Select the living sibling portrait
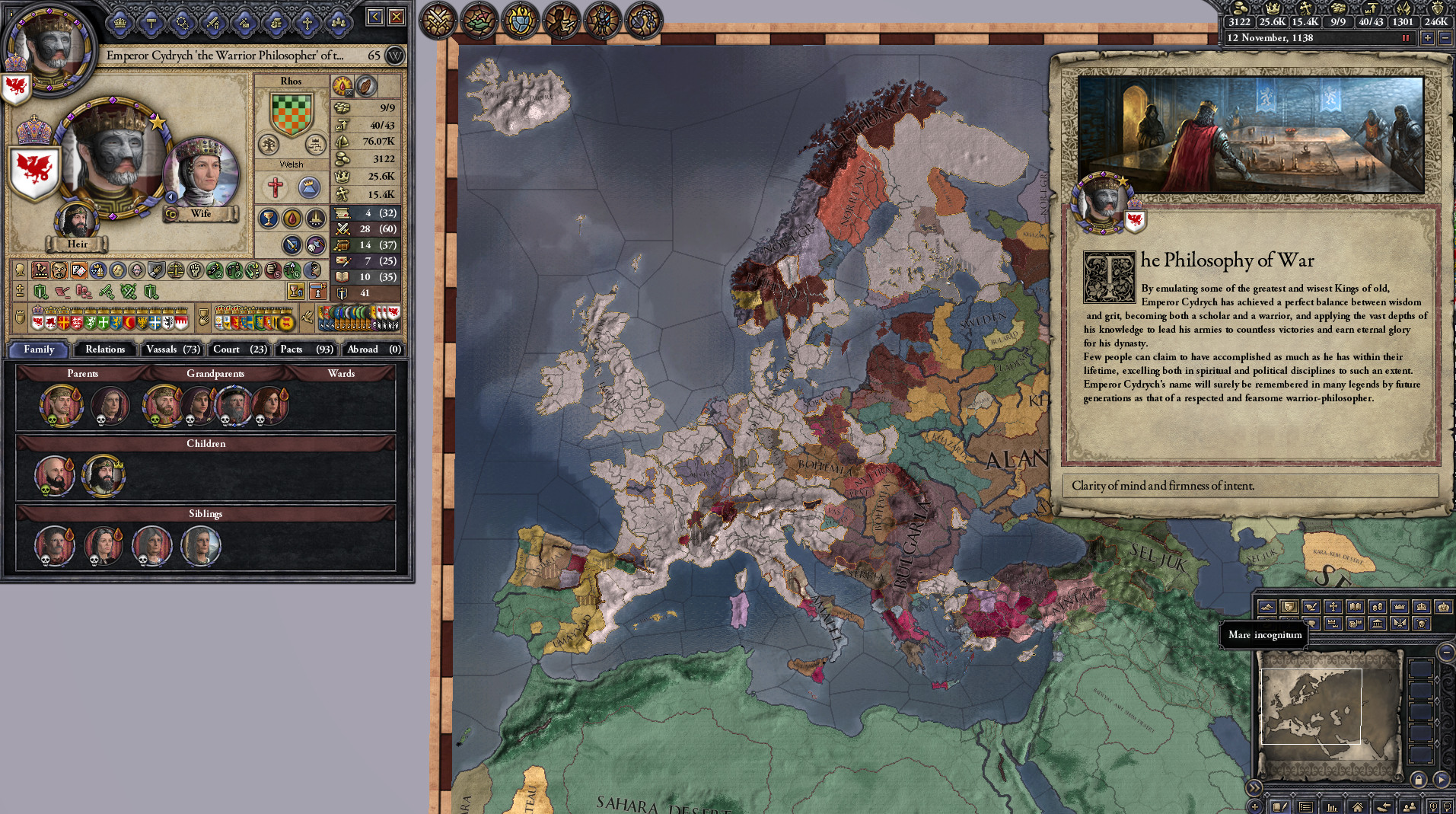 point(201,546)
